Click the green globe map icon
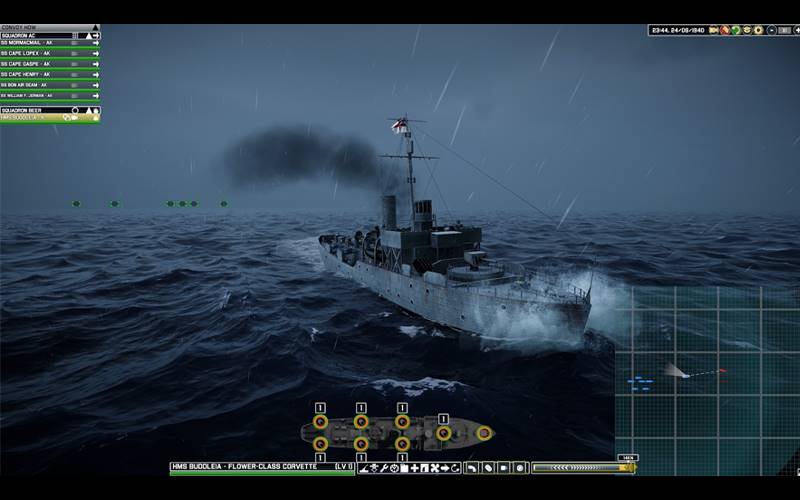The width and height of the screenshot is (800, 500). click(x=735, y=30)
